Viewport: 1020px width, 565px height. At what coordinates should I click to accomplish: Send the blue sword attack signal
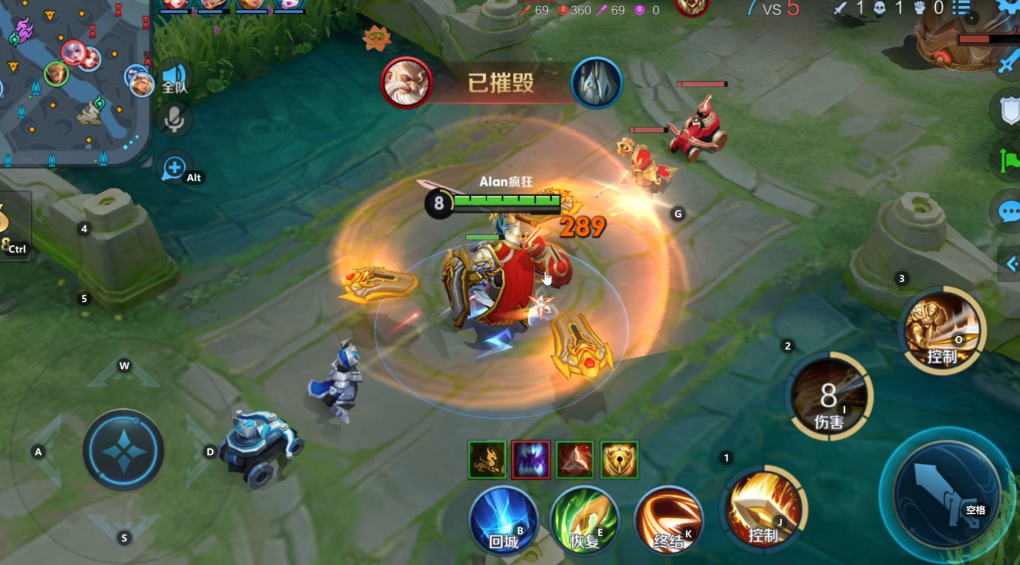click(1008, 62)
